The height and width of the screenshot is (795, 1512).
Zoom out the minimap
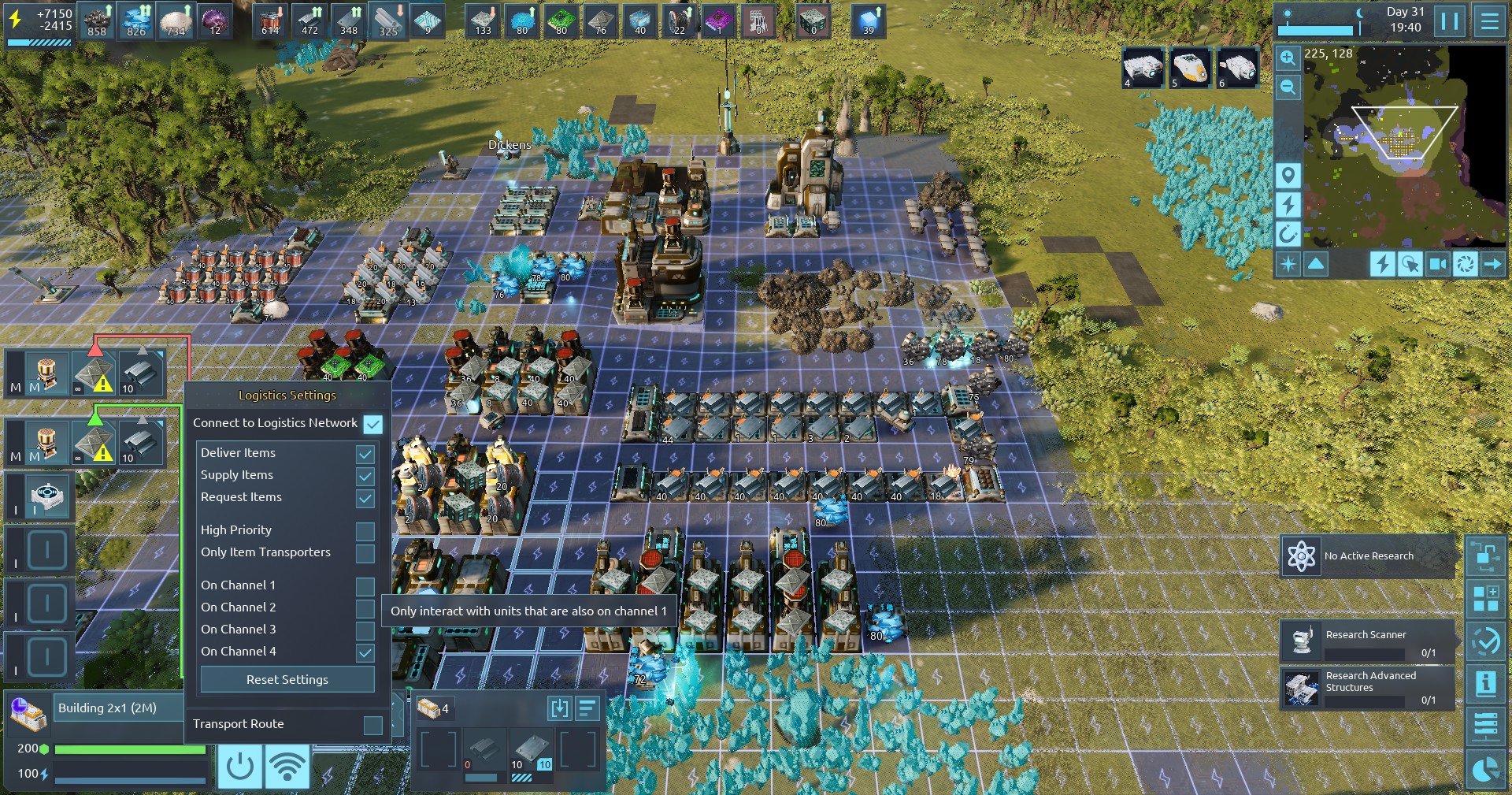pyautogui.click(x=1288, y=87)
